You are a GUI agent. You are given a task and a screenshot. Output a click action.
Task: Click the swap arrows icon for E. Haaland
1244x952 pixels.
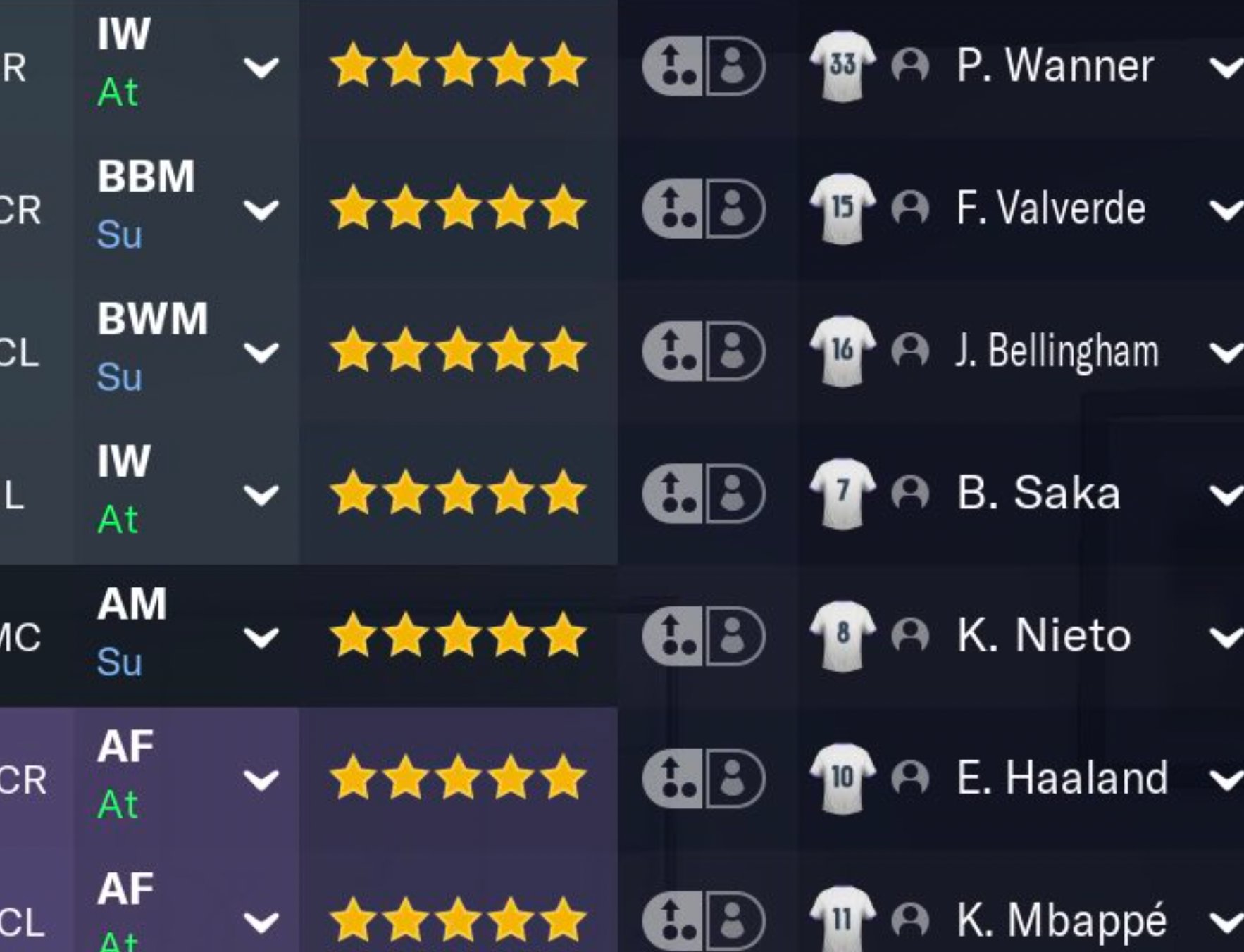673,778
